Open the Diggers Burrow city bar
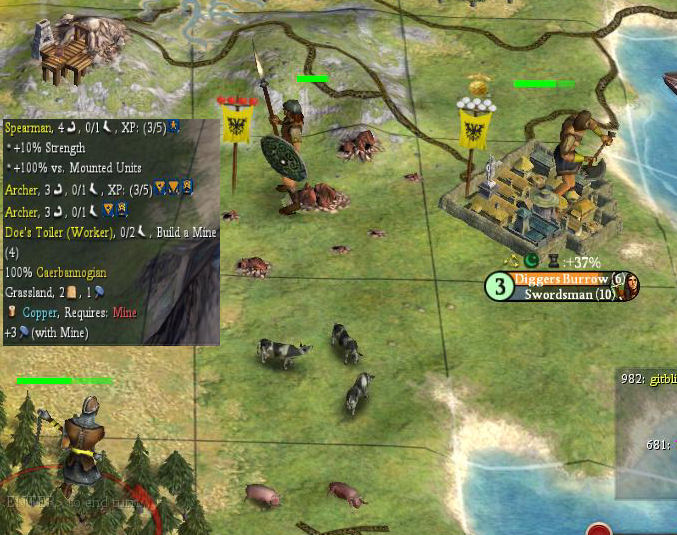Image resolution: width=677 pixels, height=535 pixels. pyautogui.click(x=563, y=279)
